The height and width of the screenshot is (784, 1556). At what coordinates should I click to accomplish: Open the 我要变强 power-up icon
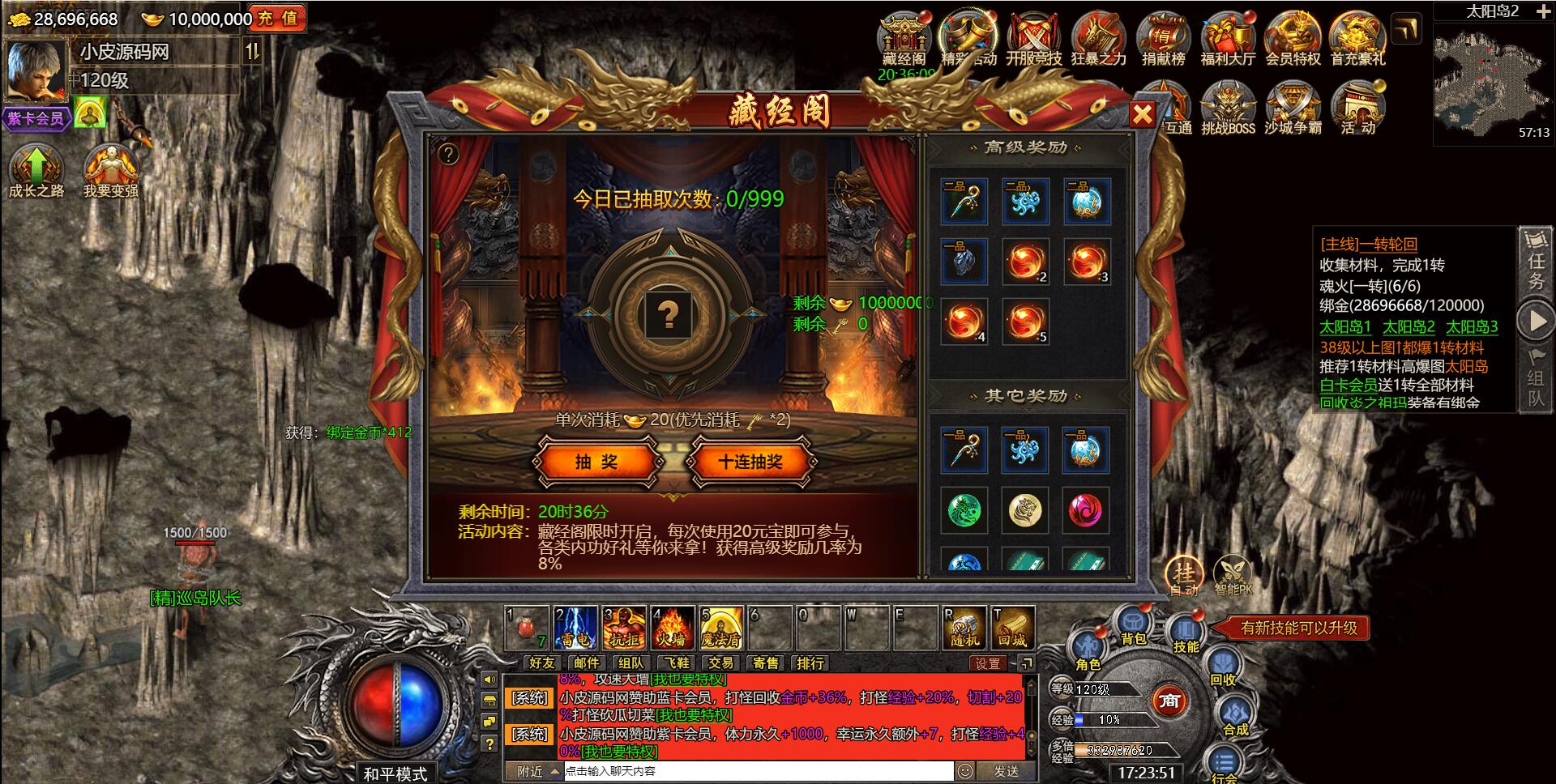point(111,171)
